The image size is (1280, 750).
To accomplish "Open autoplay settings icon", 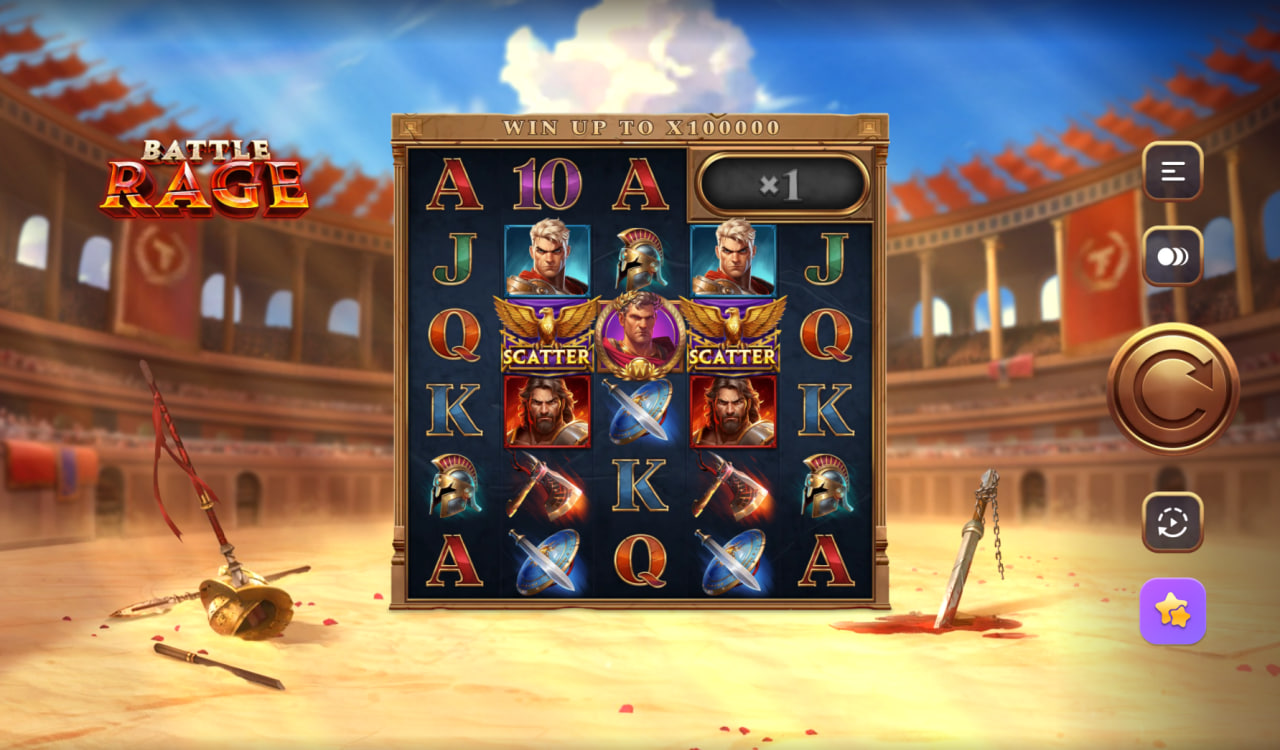I will pyautogui.click(x=1170, y=519).
